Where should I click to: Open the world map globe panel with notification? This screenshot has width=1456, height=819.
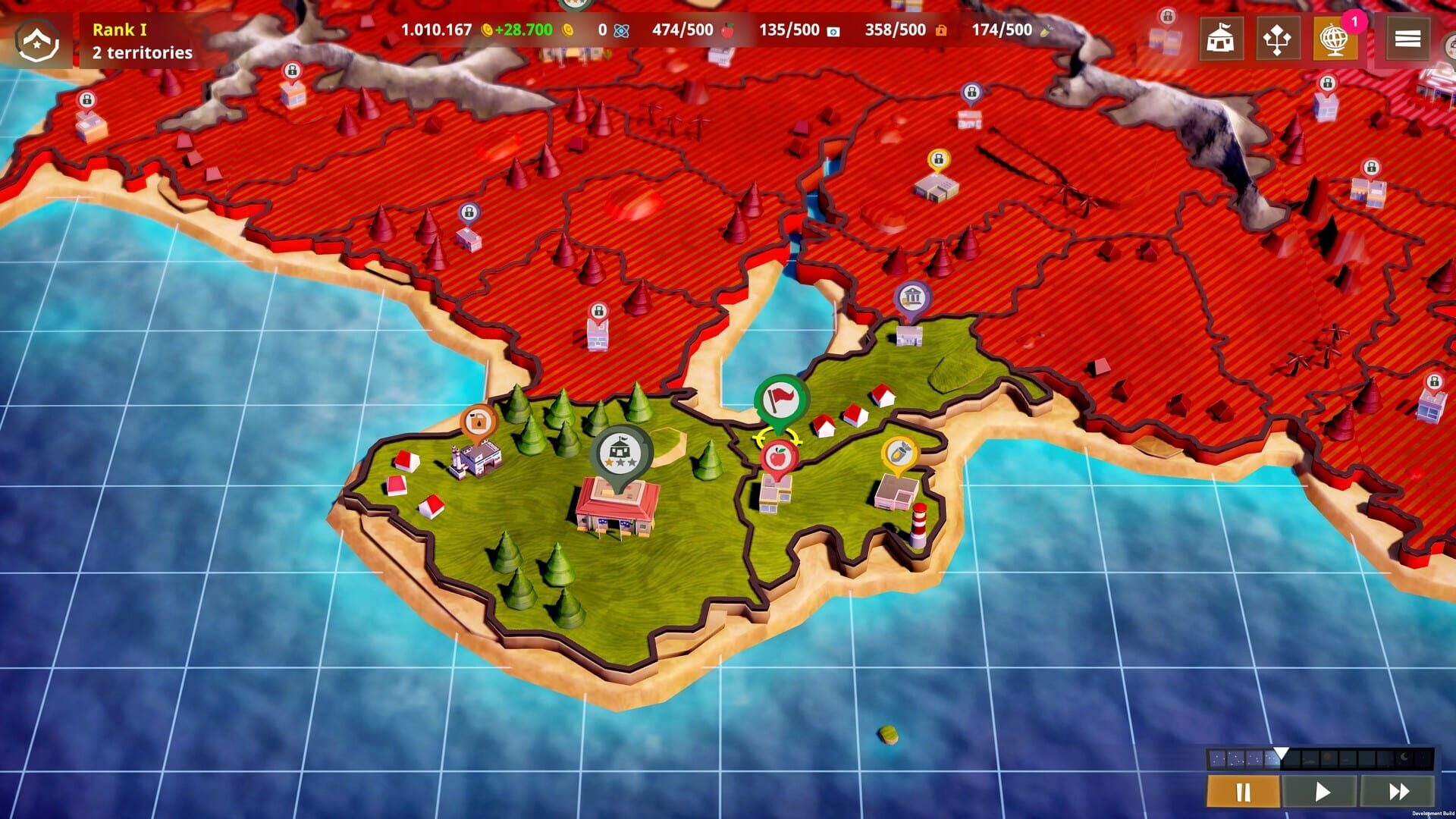(1335, 39)
